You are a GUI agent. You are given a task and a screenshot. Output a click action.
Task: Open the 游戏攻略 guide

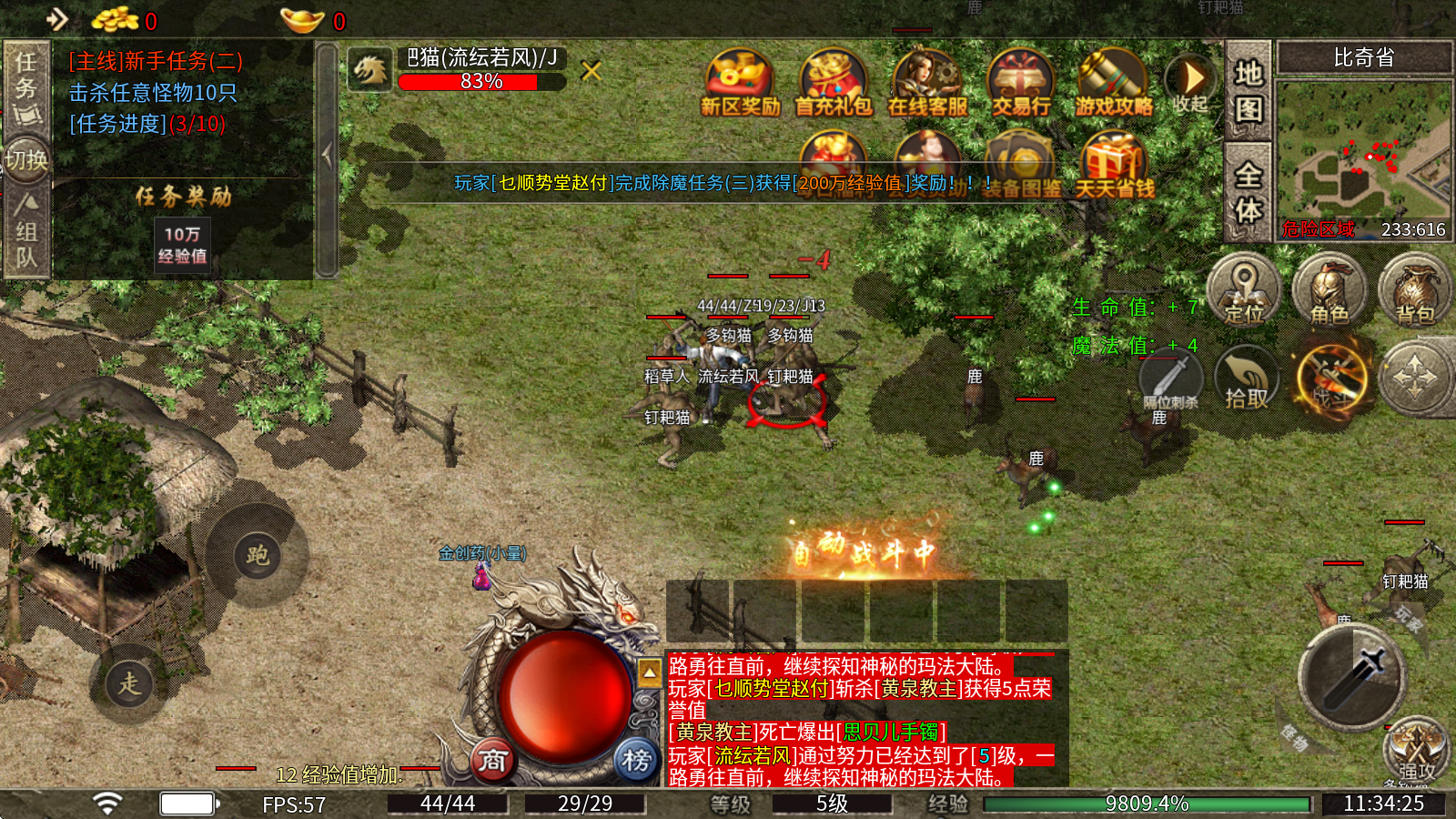point(1113,83)
